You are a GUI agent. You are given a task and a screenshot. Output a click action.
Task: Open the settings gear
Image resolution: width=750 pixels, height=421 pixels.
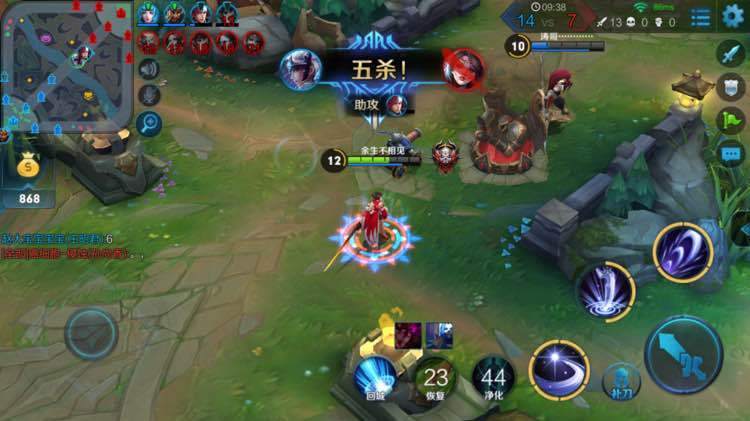tap(733, 17)
